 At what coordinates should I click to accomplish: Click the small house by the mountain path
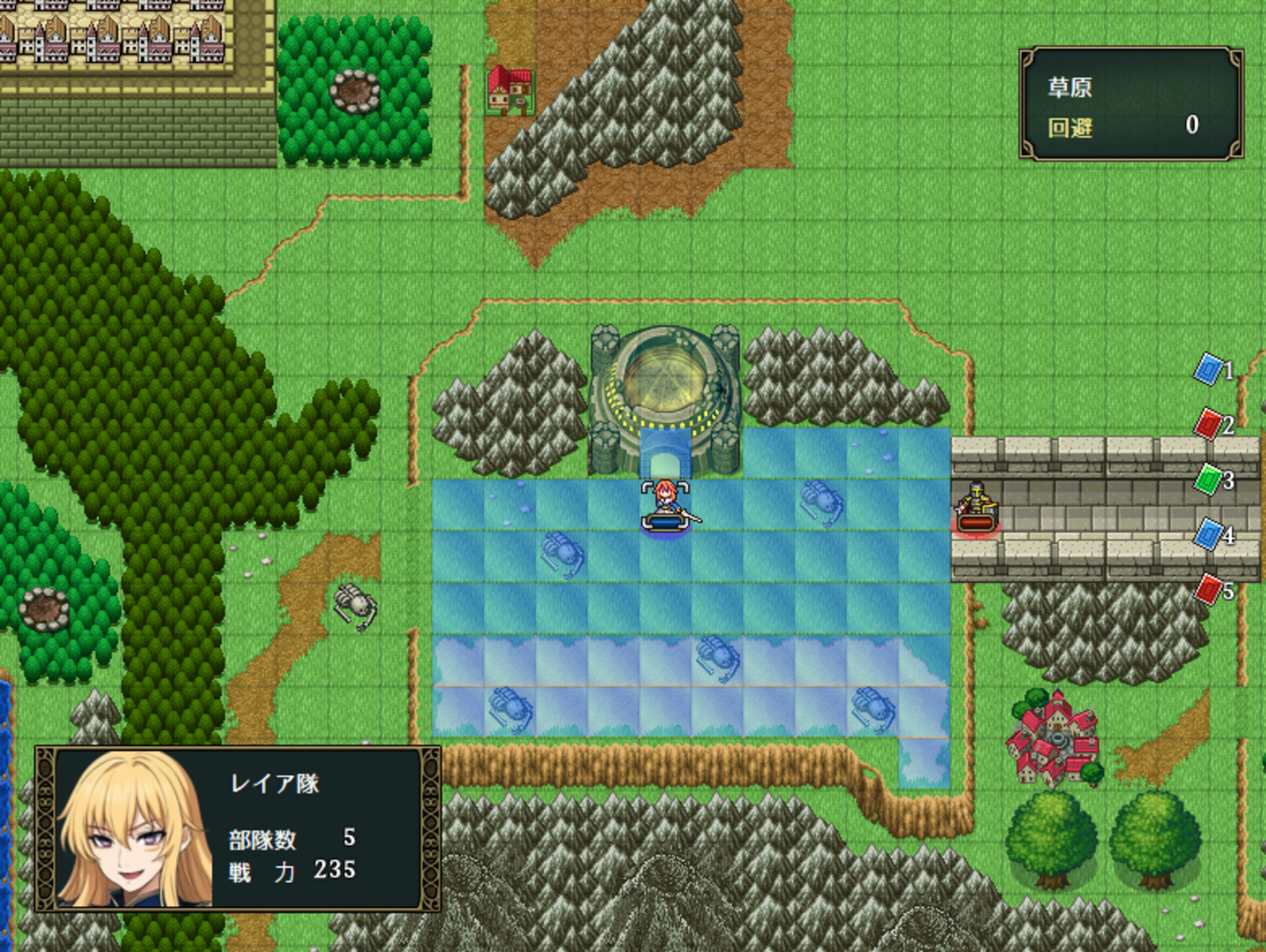coord(511,92)
